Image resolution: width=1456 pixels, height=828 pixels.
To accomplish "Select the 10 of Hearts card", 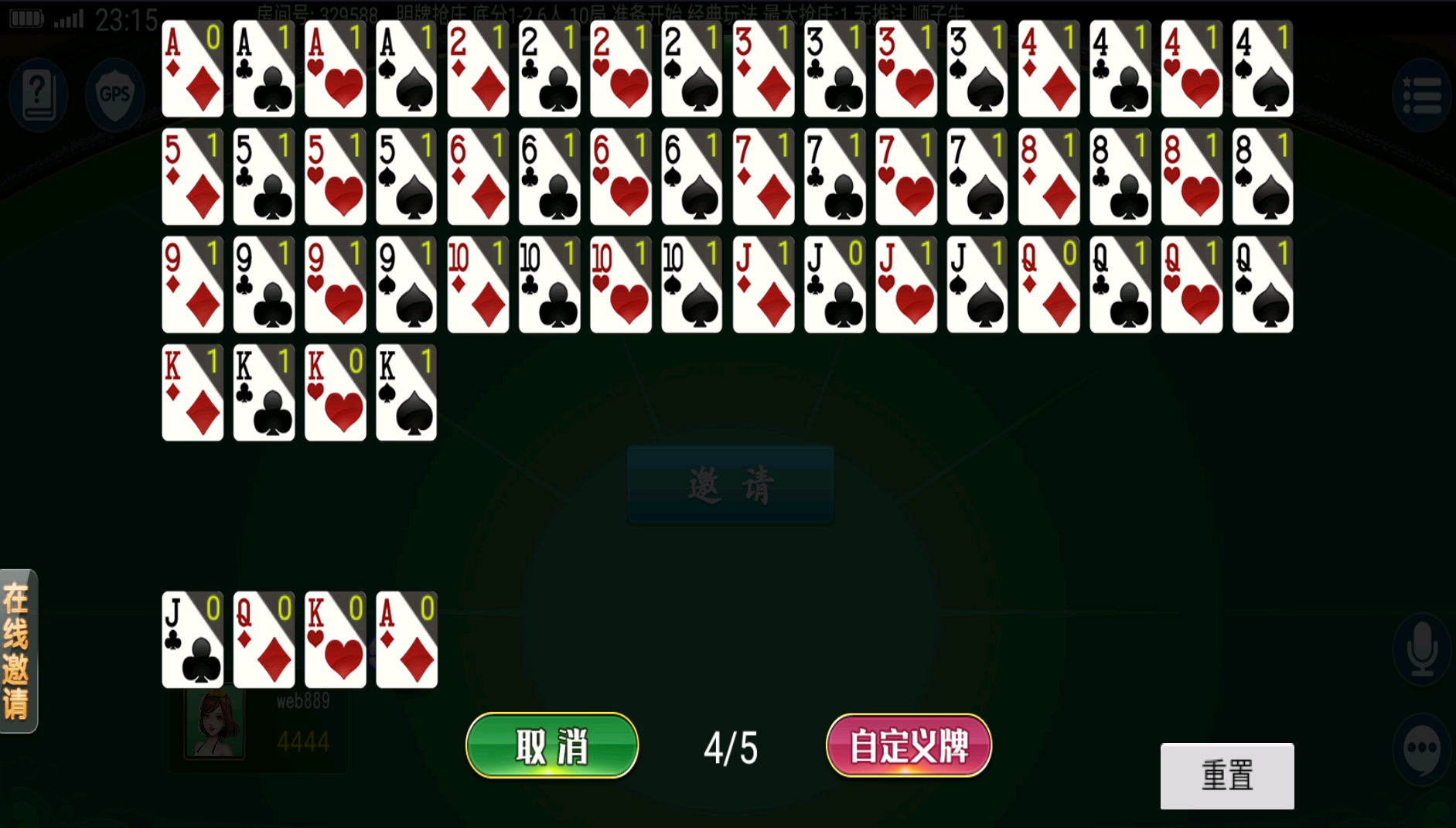I will click(620, 285).
